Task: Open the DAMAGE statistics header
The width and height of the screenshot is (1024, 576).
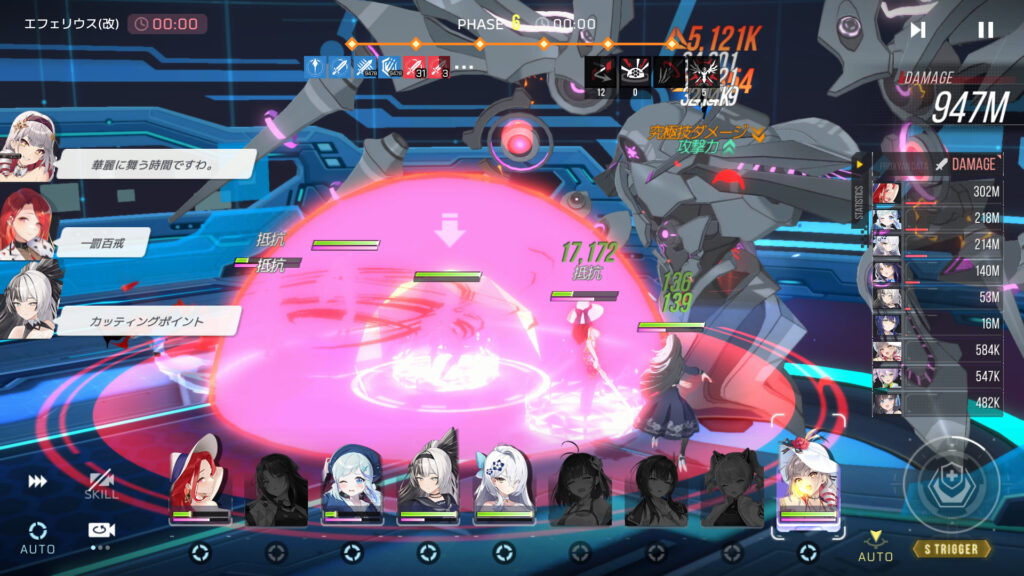Action: [x=965, y=164]
